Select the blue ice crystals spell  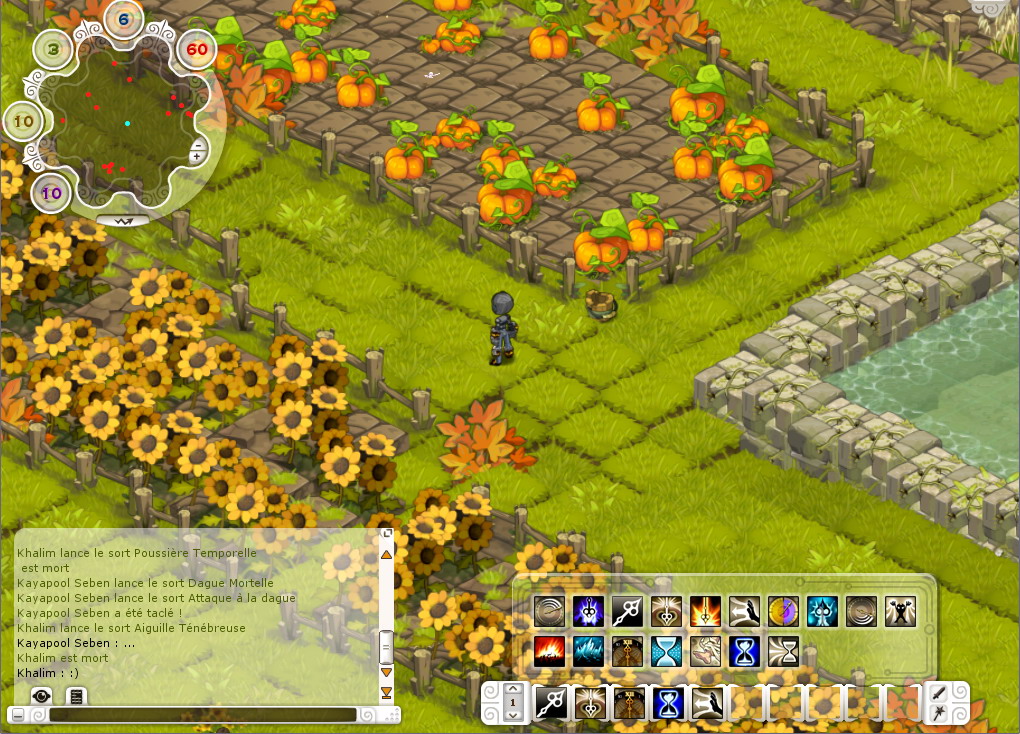(588, 651)
